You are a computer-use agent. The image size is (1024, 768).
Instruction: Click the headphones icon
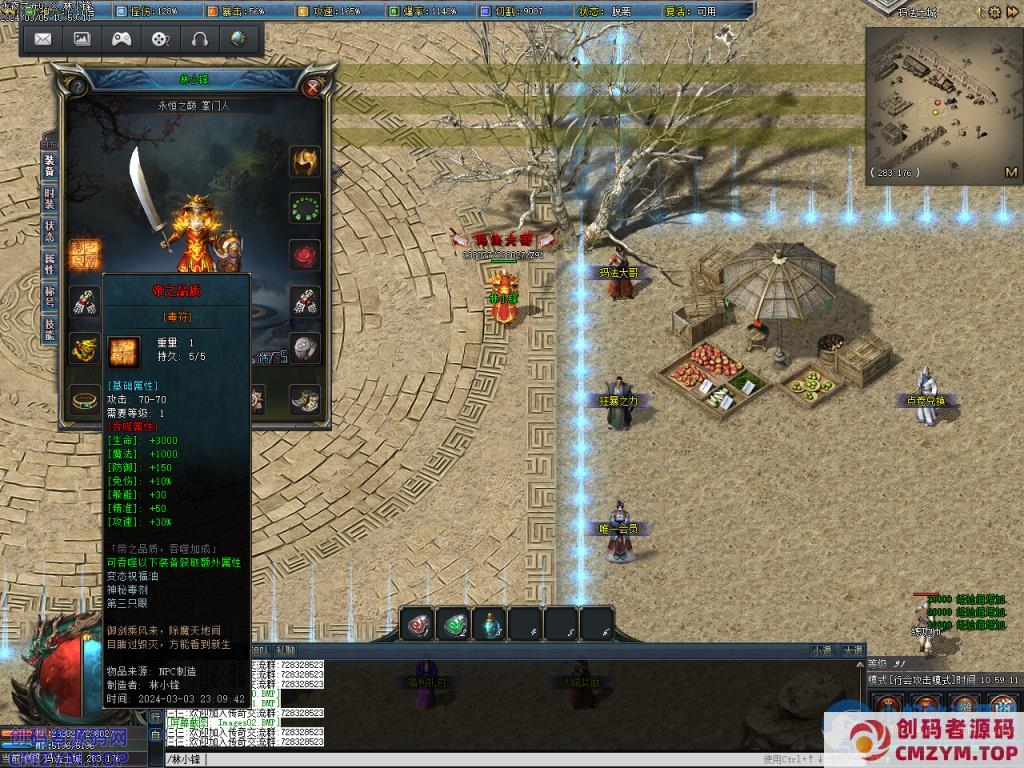[x=199, y=39]
